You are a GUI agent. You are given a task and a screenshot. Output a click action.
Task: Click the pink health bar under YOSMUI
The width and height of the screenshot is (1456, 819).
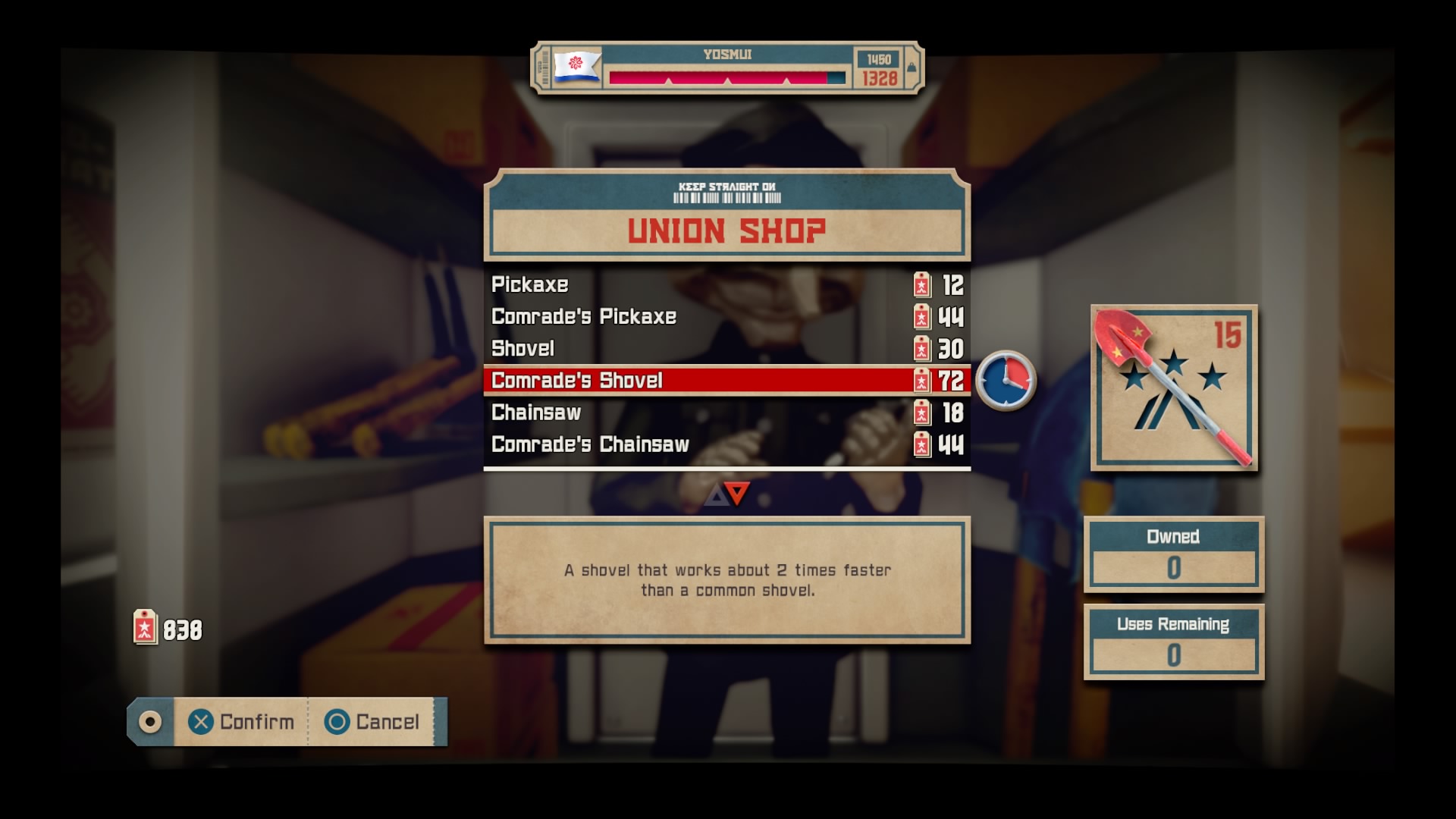click(717, 76)
